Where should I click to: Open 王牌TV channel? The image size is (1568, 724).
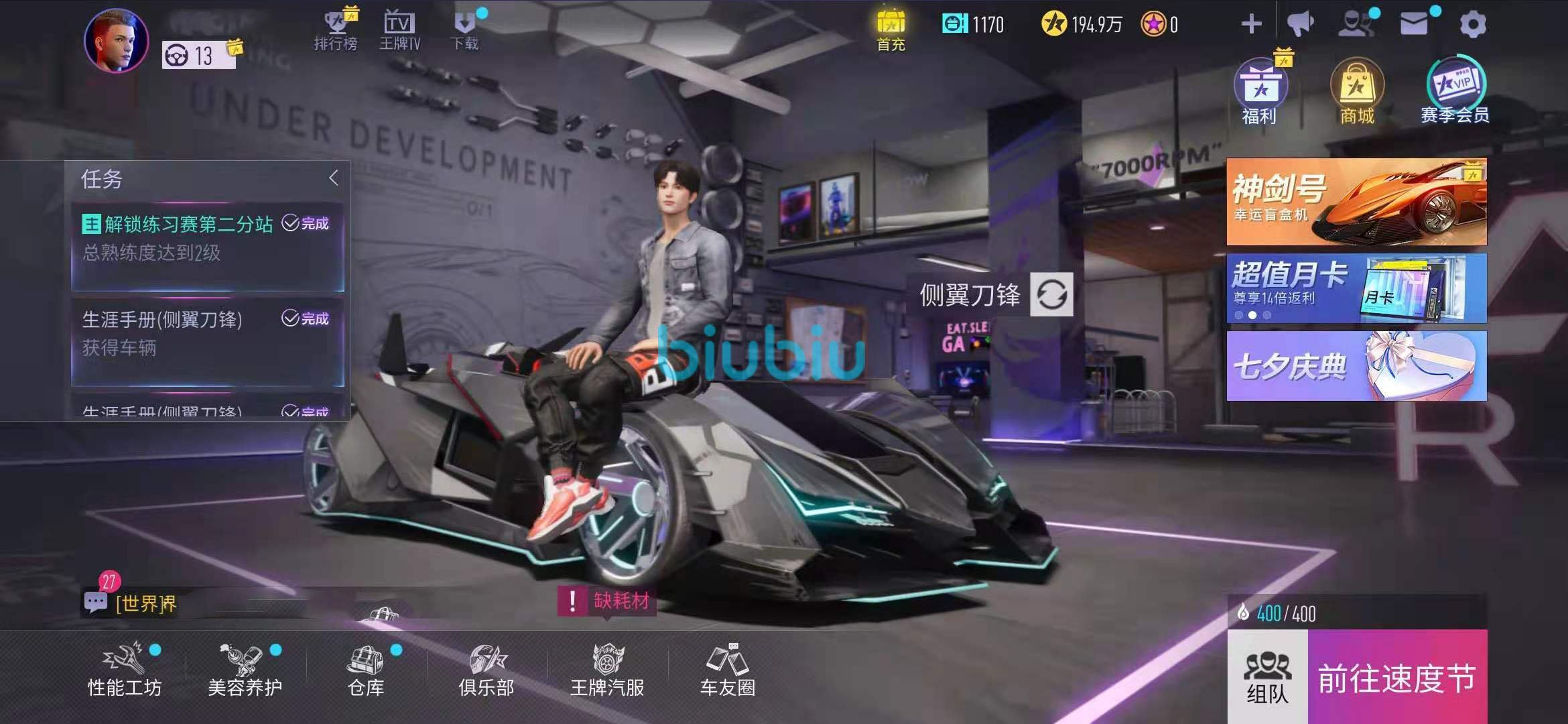click(x=399, y=30)
